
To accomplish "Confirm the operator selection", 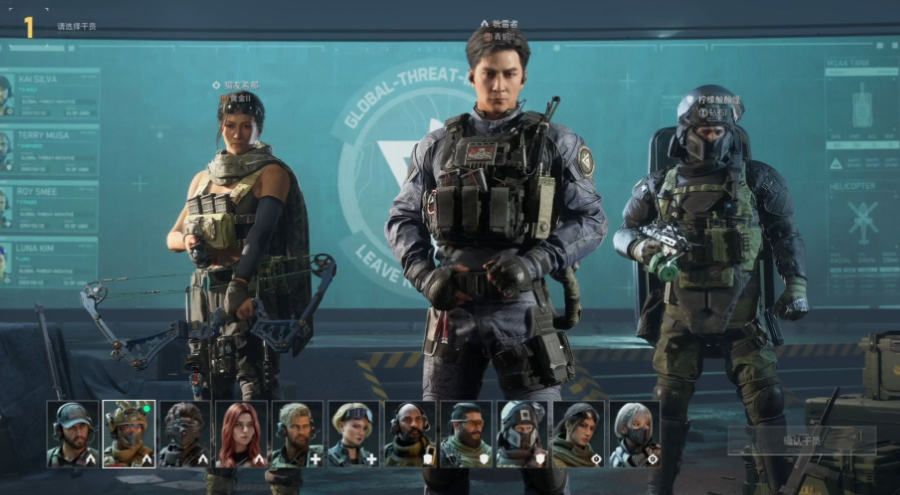I will click(x=801, y=440).
